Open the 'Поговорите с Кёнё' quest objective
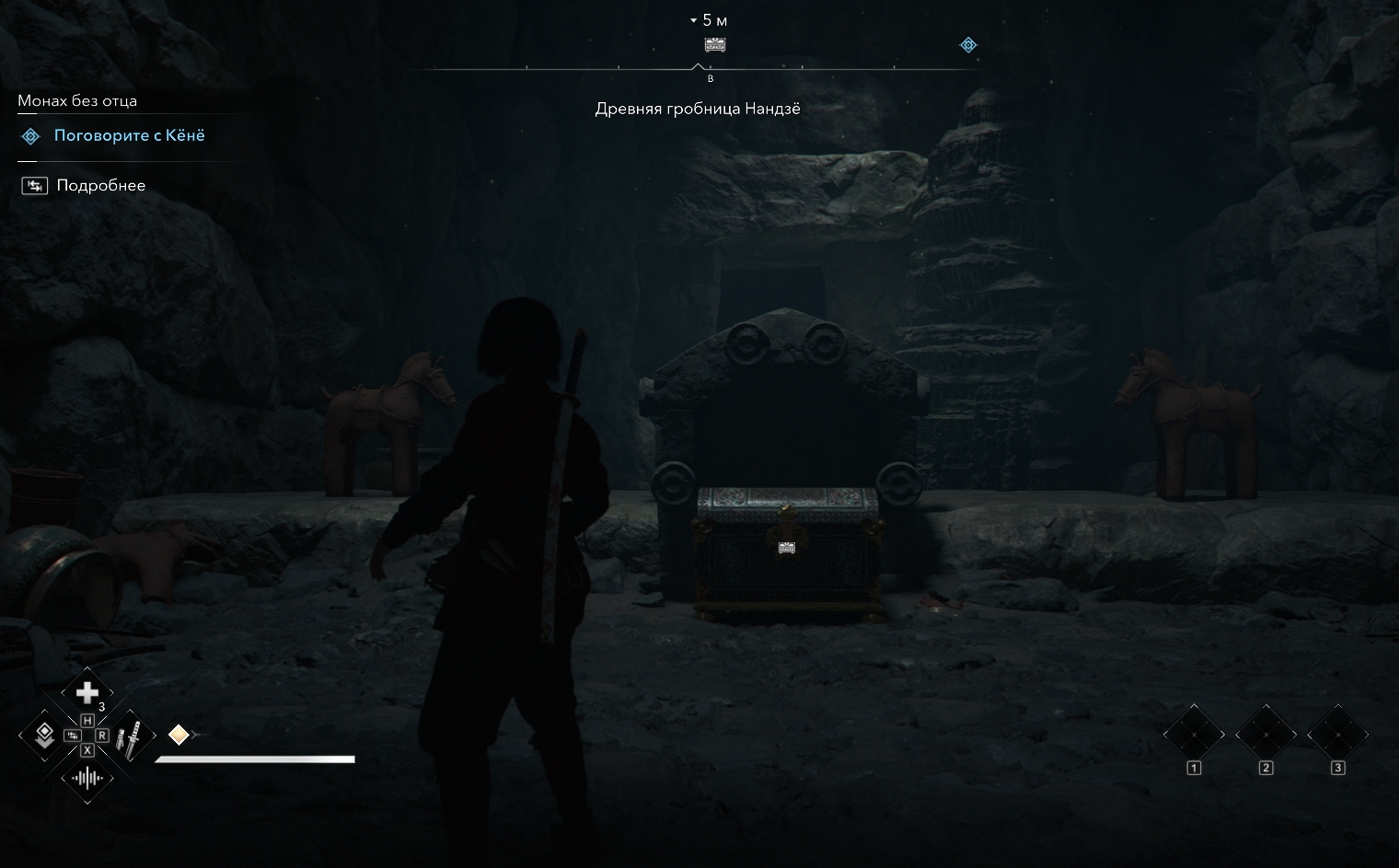 click(129, 136)
